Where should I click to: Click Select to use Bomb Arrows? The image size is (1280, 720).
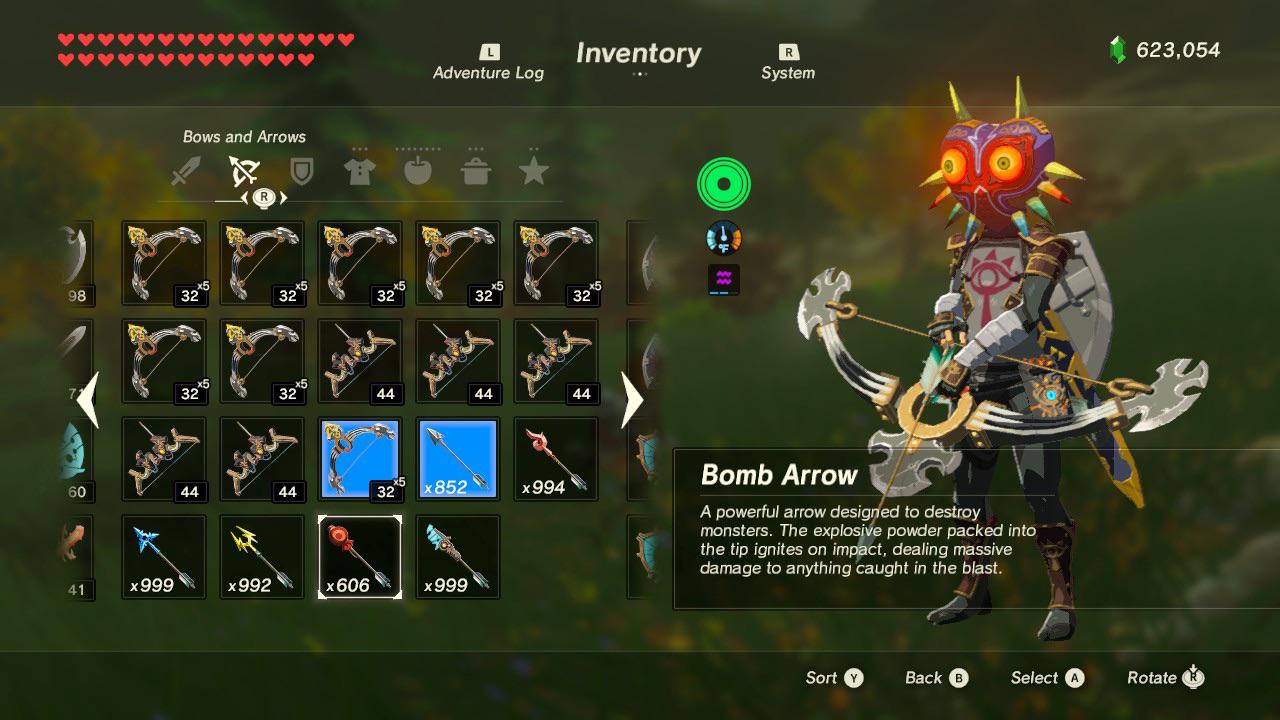1045,677
